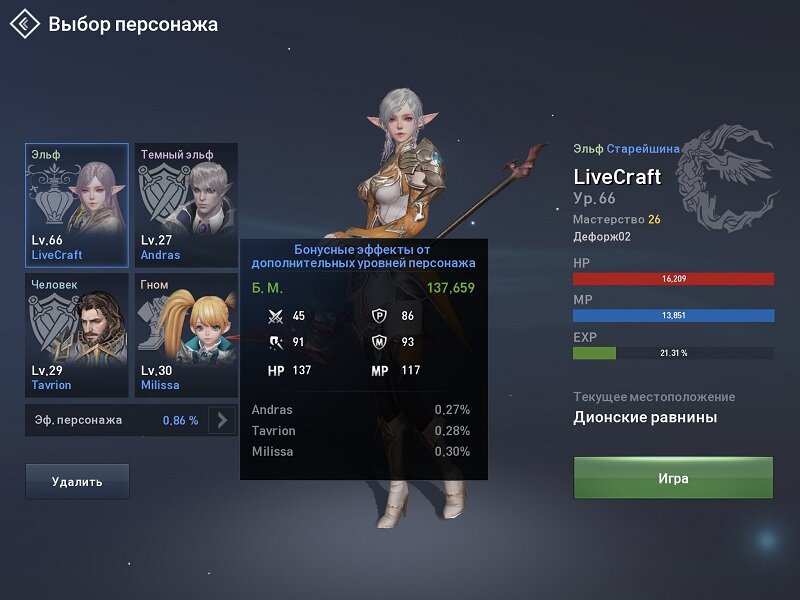The image size is (800, 600).
Task: Pick the dwarf character Milissa
Action: click(x=187, y=335)
